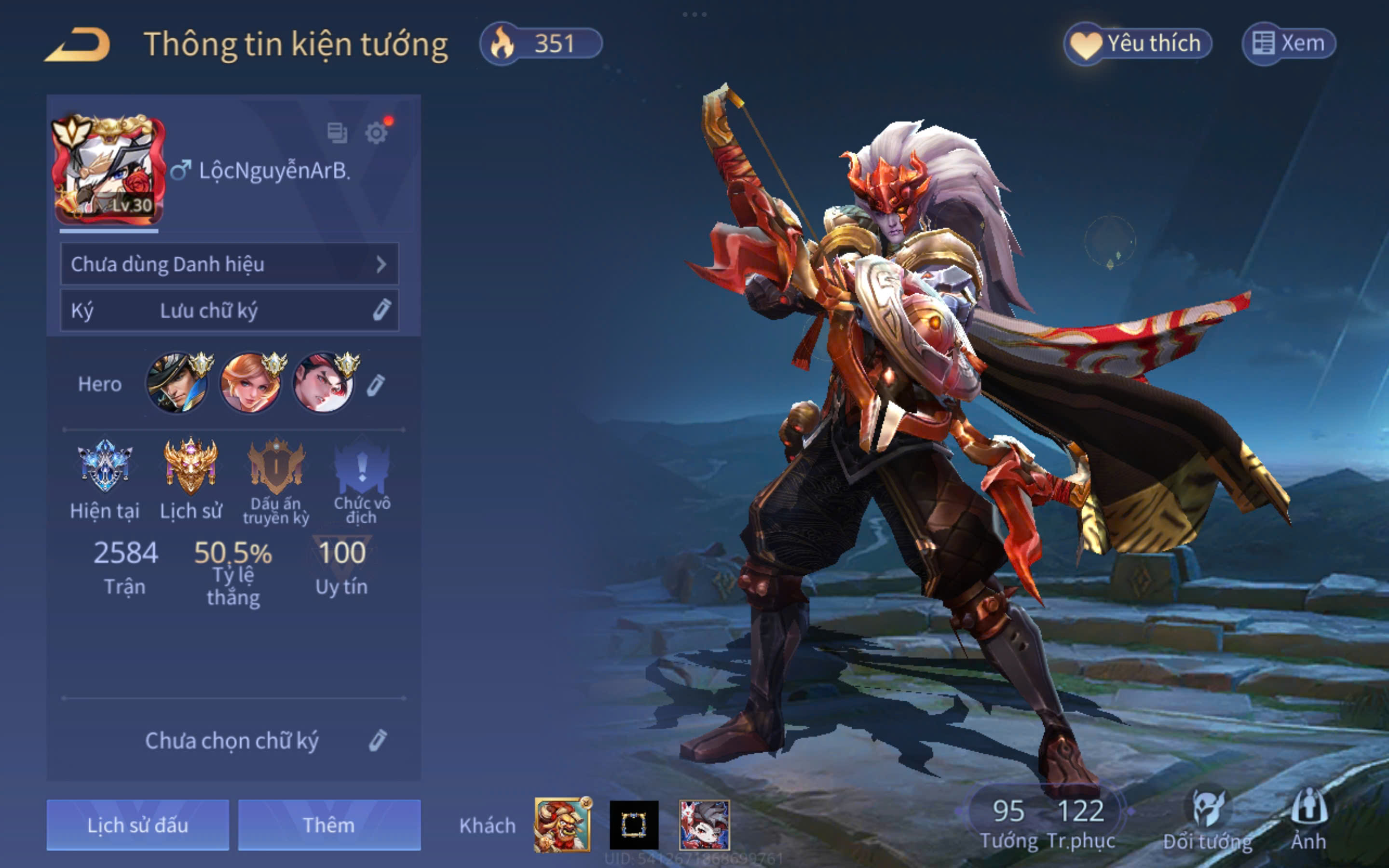This screenshot has width=1389, height=868.
Task: Open the Lịch sử đấu match history
Action: 138,825
